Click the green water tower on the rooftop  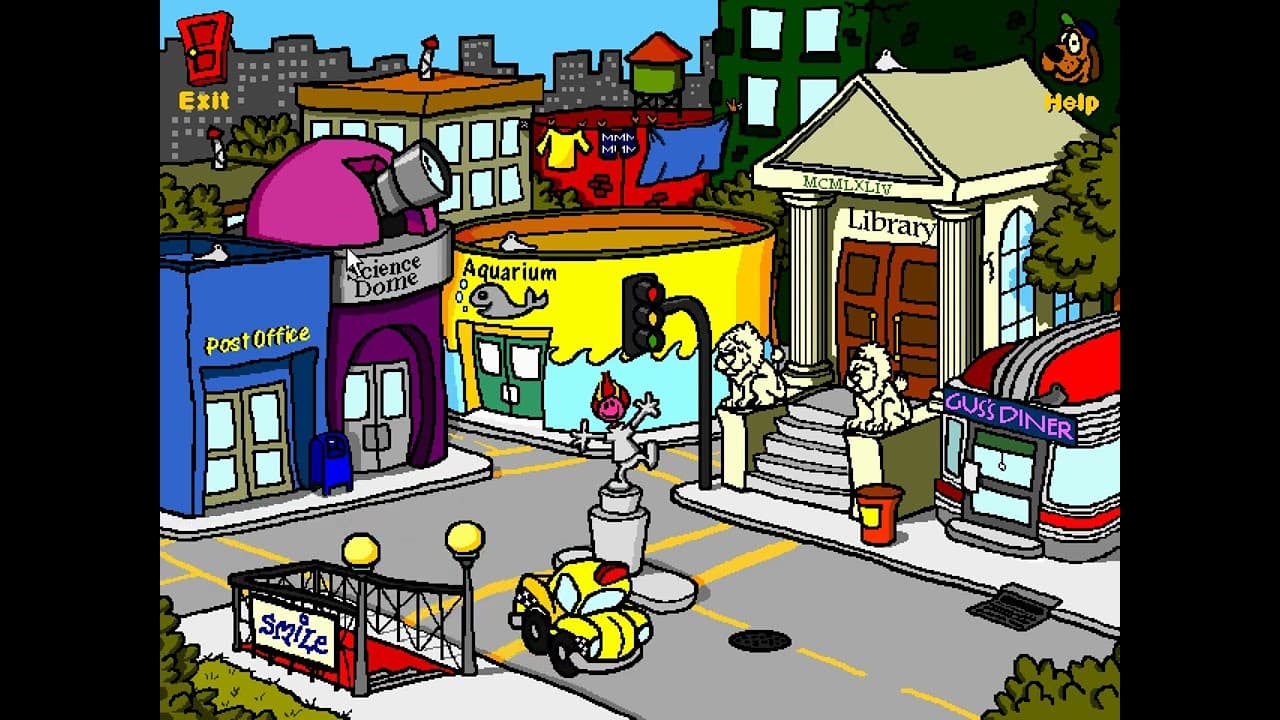[x=655, y=75]
